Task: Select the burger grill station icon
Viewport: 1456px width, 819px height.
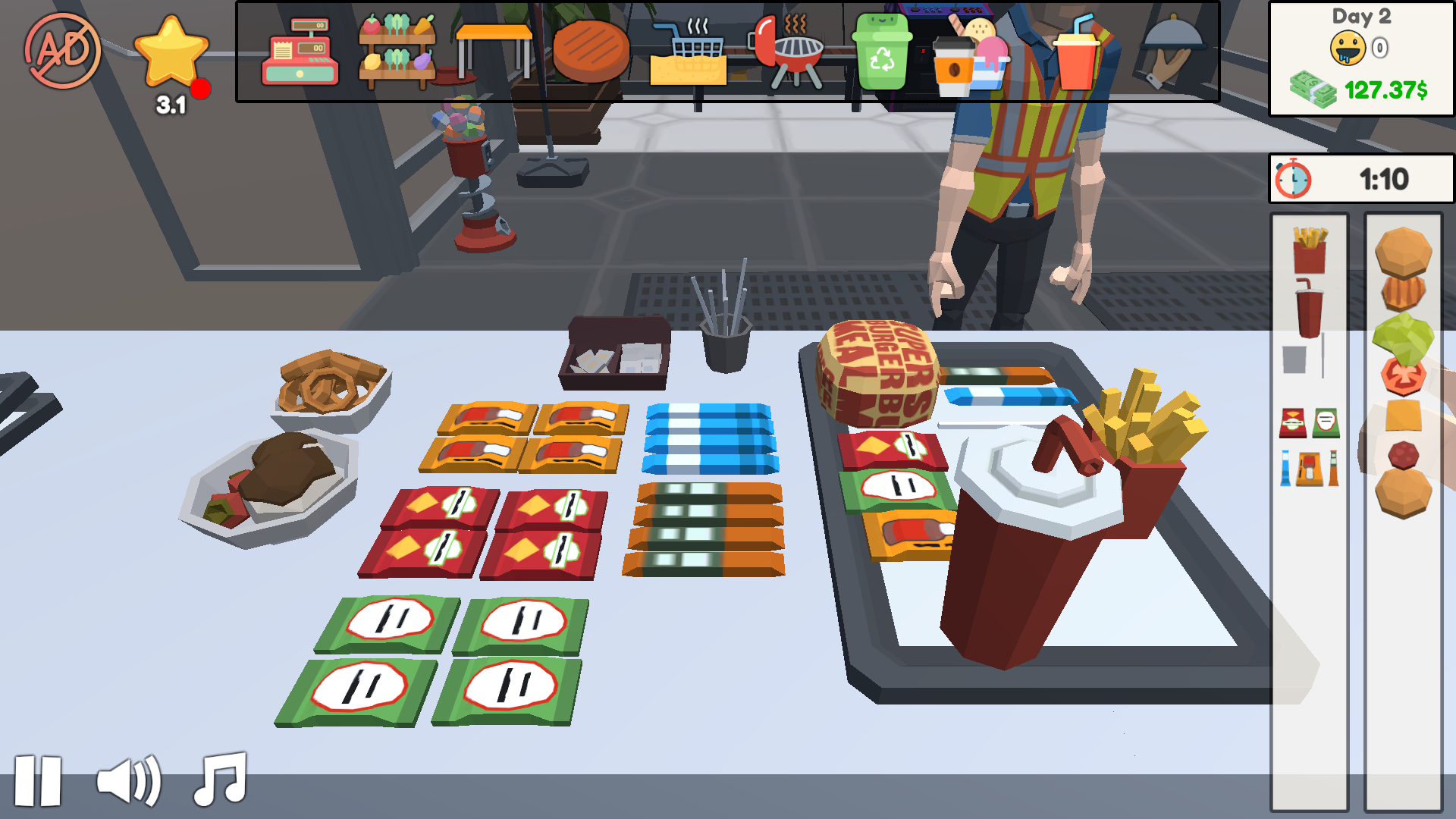Action: (x=591, y=53)
